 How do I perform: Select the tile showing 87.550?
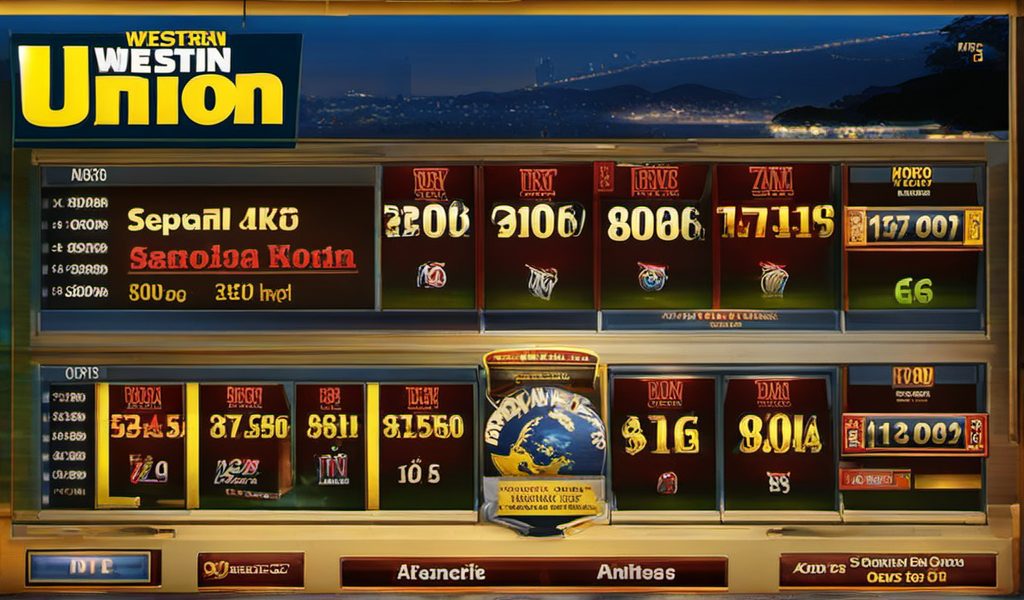[x=244, y=444]
